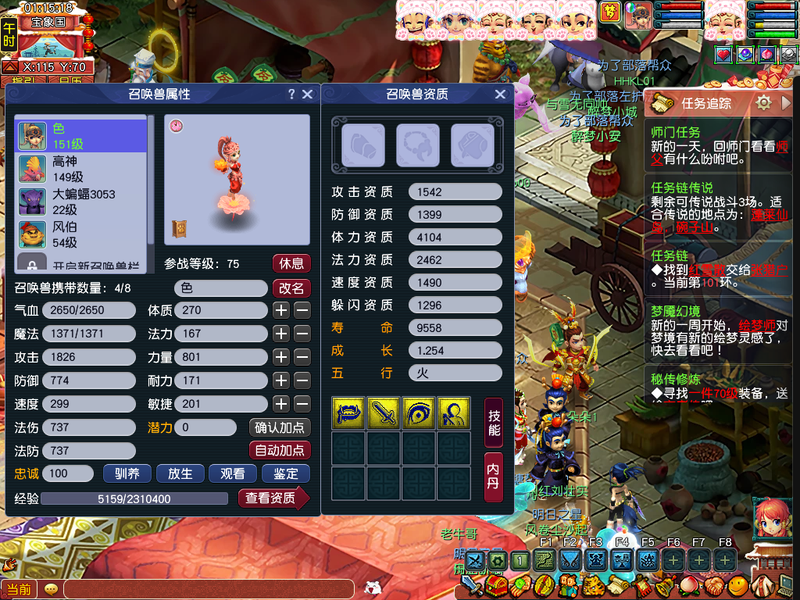Viewport: 800px width, 600px height.
Task: Remove a point from 力量 with minus
Action: 302,357
